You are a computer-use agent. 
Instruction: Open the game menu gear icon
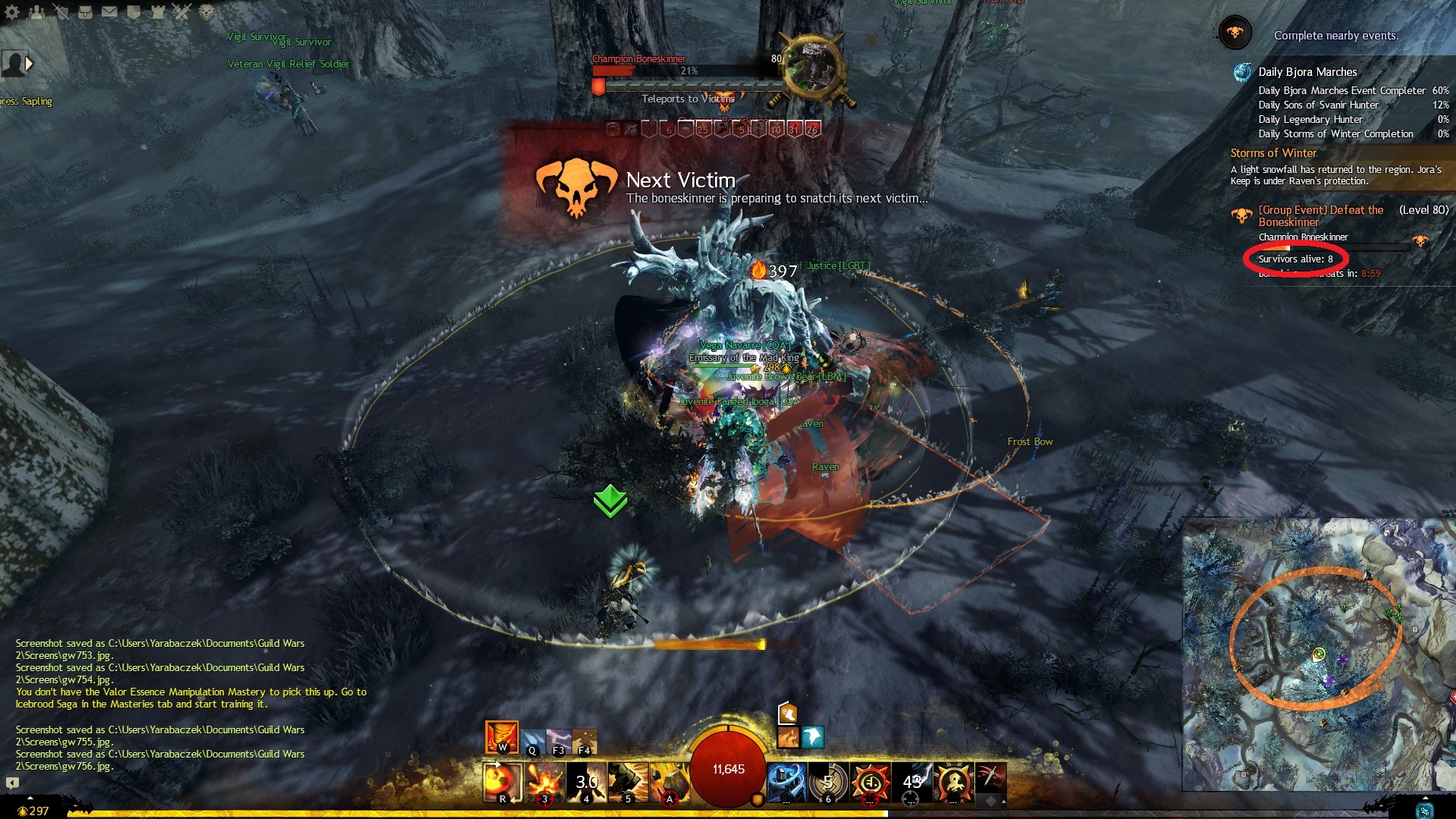11,11
